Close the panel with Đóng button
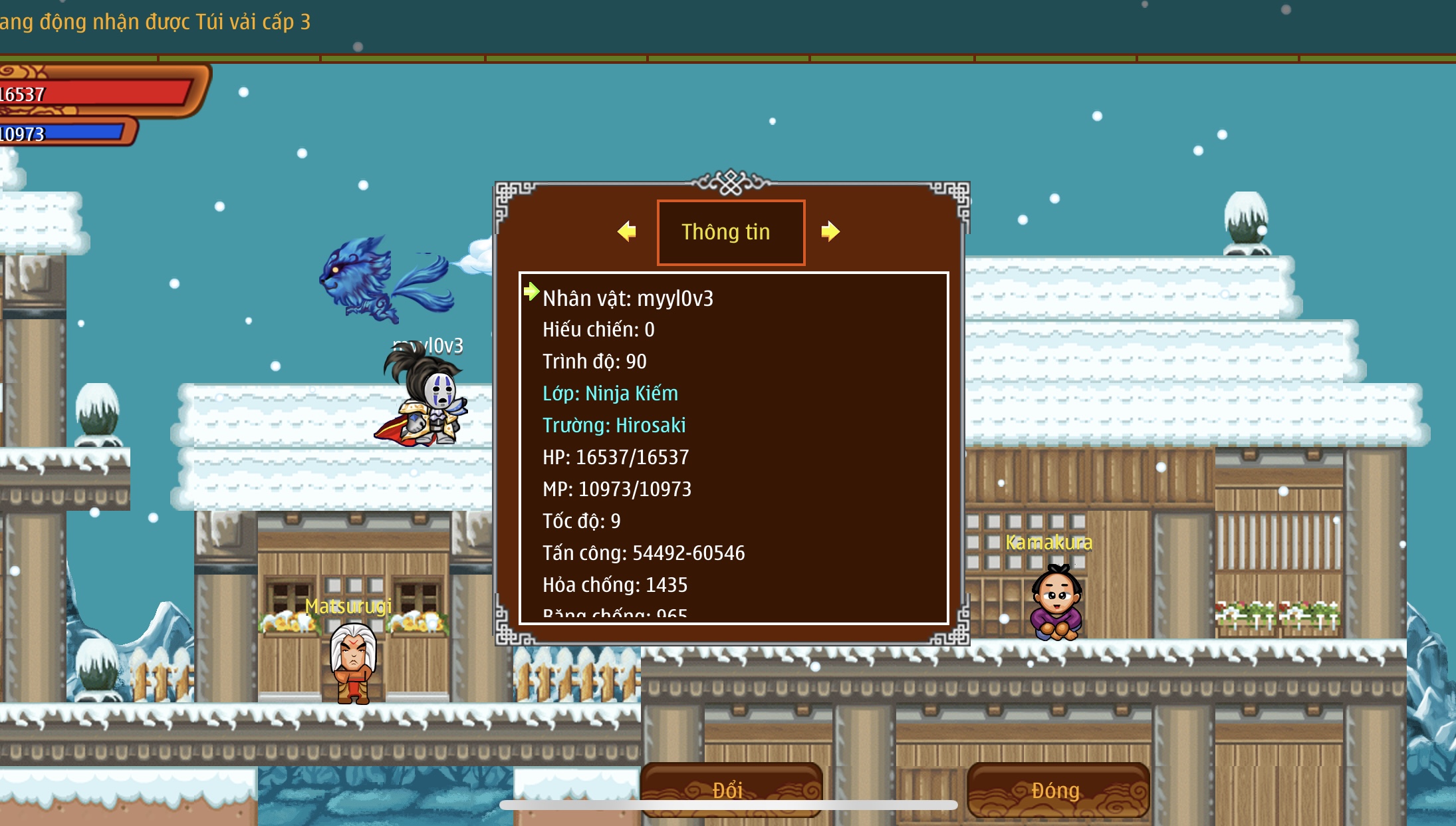1456x826 pixels. click(x=1057, y=789)
